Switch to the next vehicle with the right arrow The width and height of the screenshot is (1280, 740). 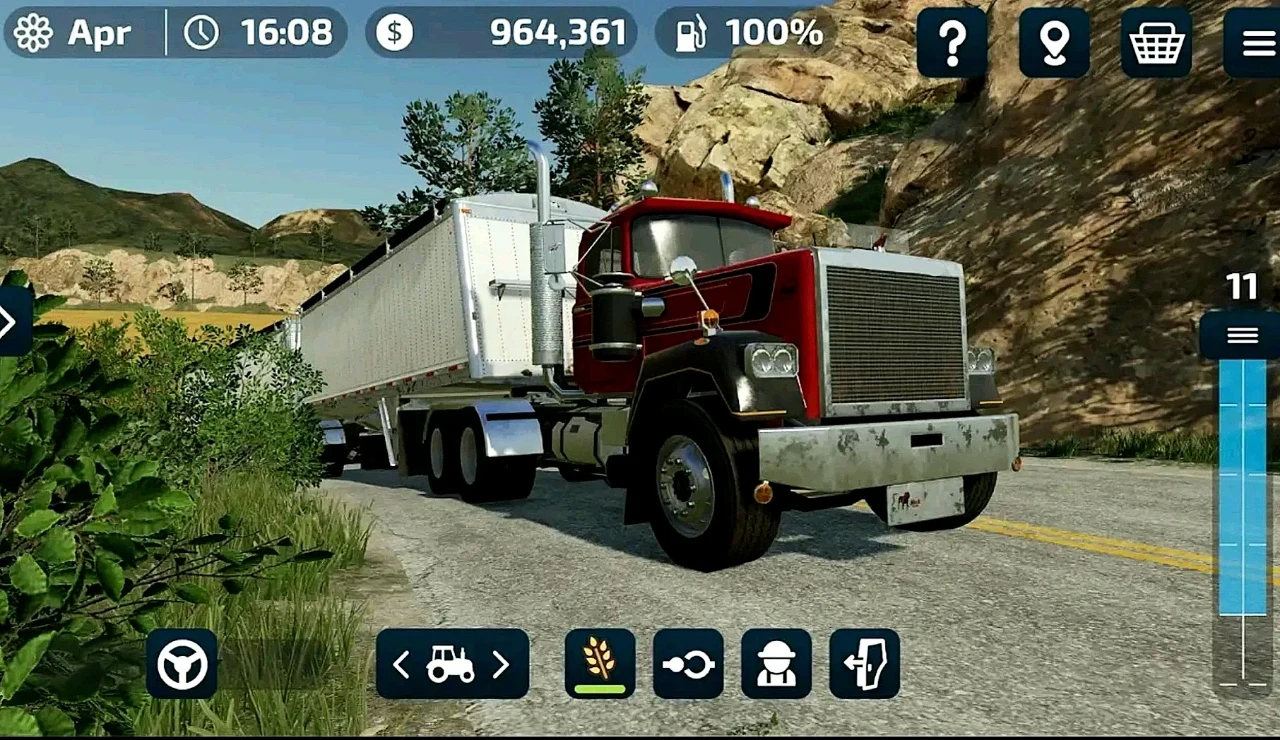[x=503, y=664]
